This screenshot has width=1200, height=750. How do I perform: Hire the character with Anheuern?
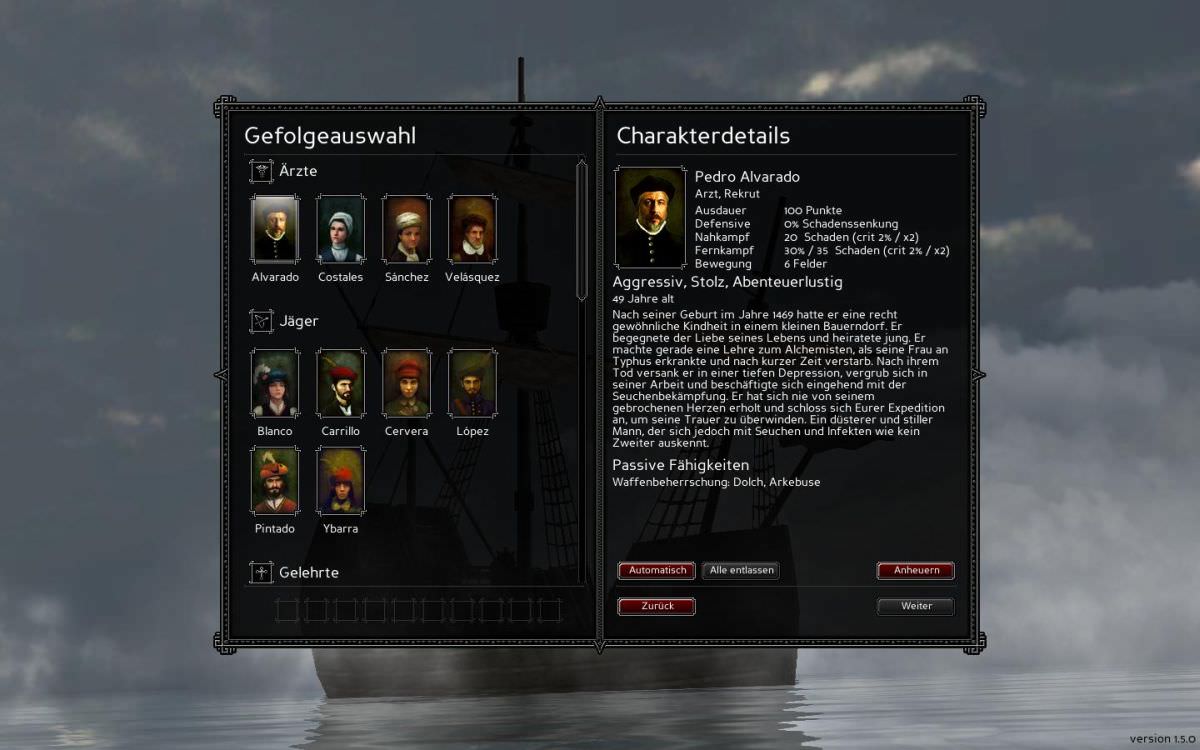915,571
